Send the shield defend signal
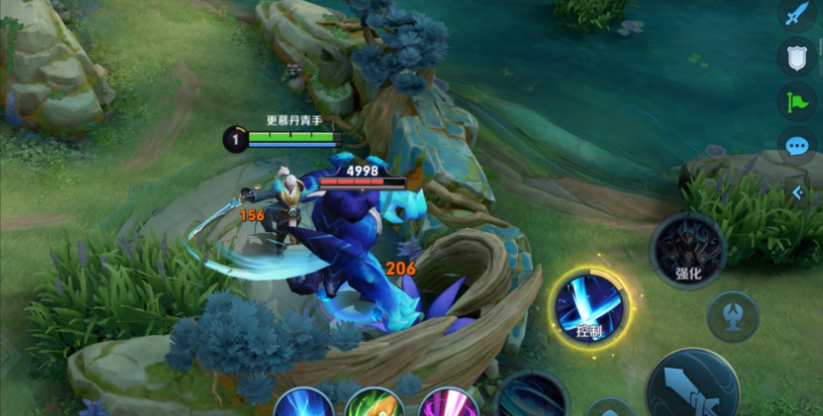 point(796,56)
